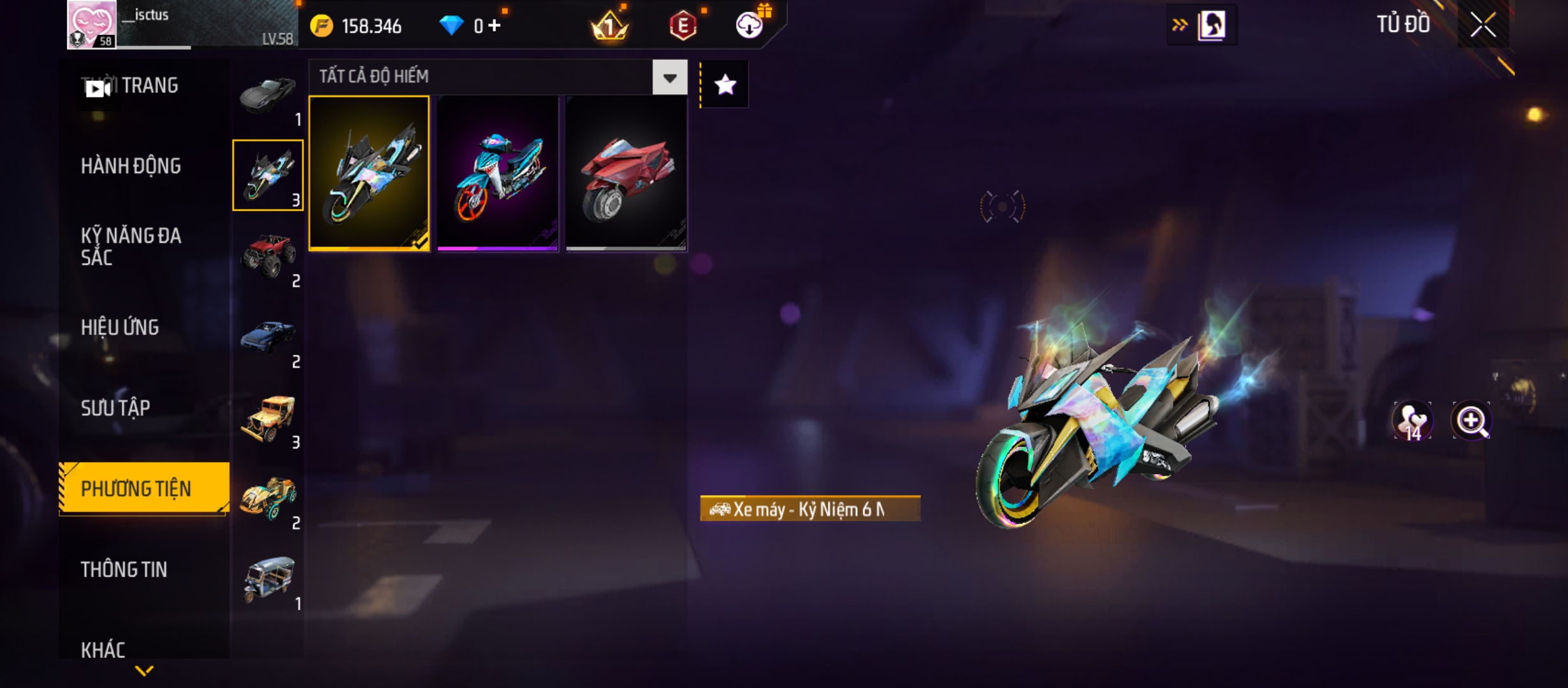Pick the red motorbike skin
Screen dimensions: 1568x688
pos(626,173)
